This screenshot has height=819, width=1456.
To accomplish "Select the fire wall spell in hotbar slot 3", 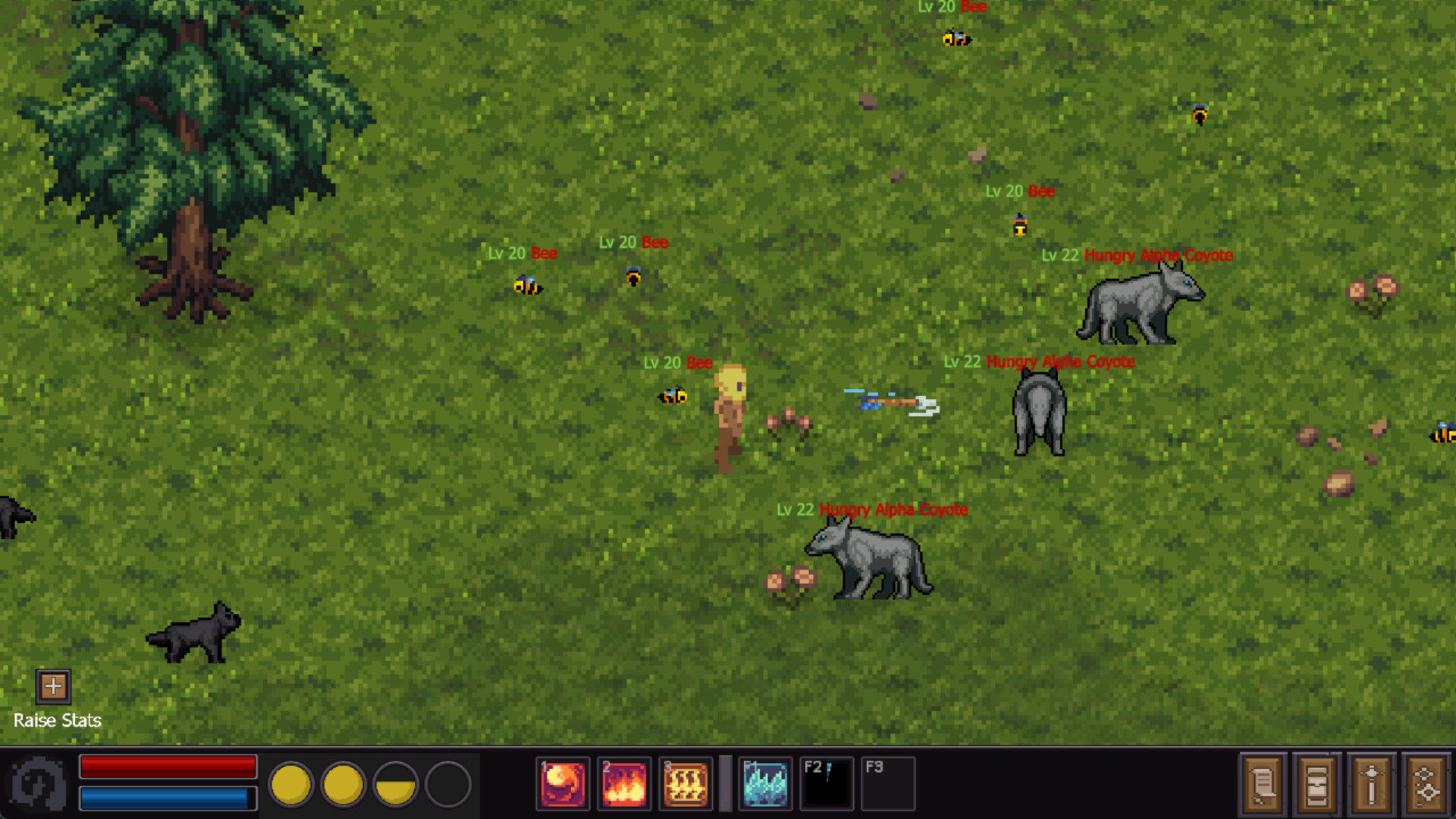I will (686, 783).
